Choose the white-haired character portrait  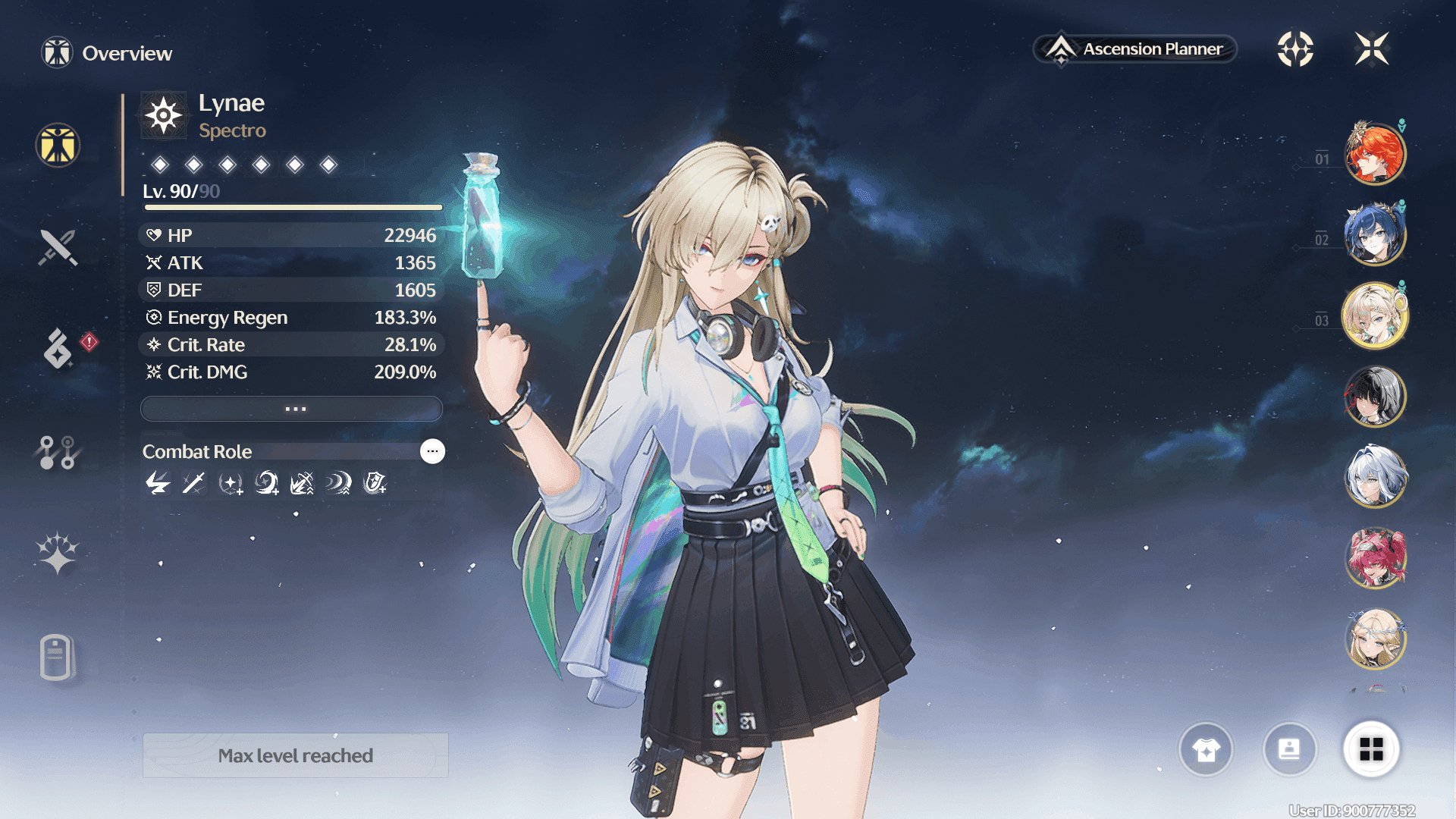pyautogui.click(x=1374, y=477)
